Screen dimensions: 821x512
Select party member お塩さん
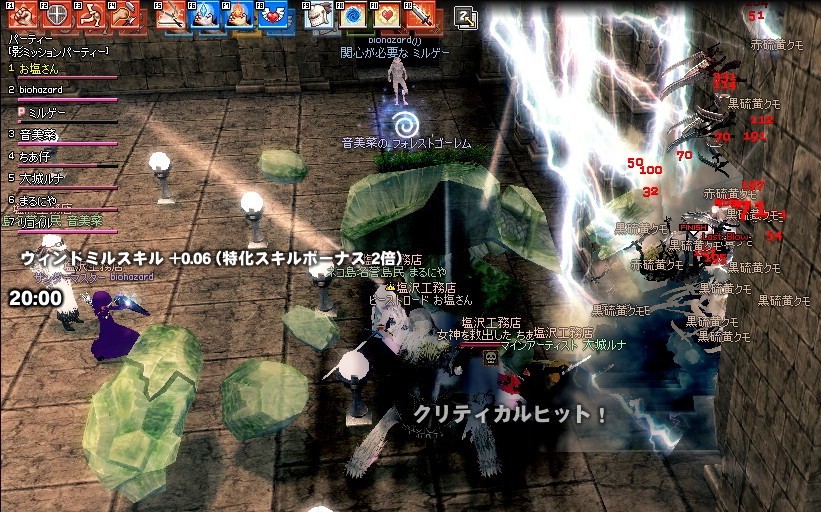pos(40,69)
